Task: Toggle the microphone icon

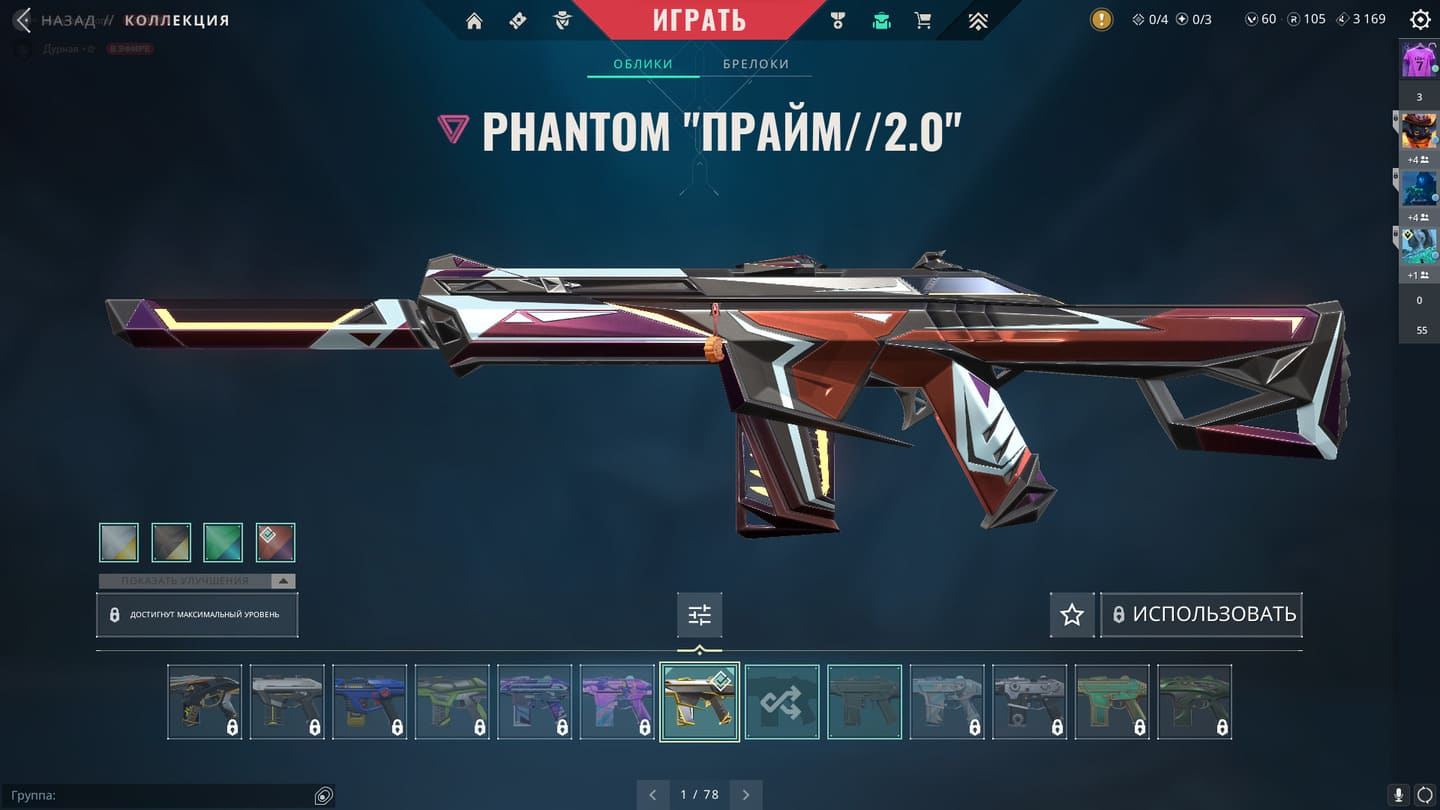Action: 1399,795
